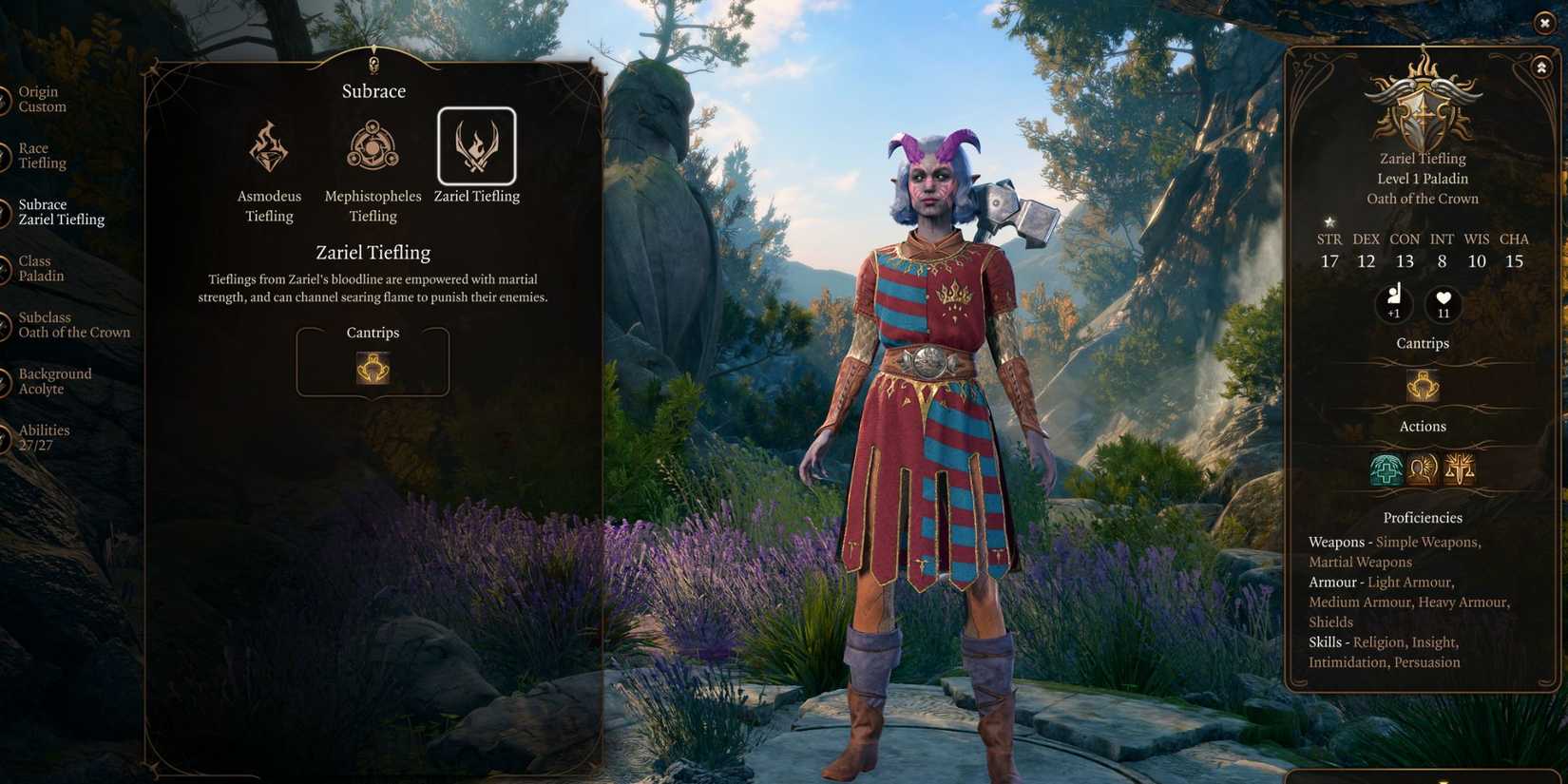Switch to the Subclass Oath of the Crown step
The width and height of the screenshot is (1568, 784).
tap(73, 325)
